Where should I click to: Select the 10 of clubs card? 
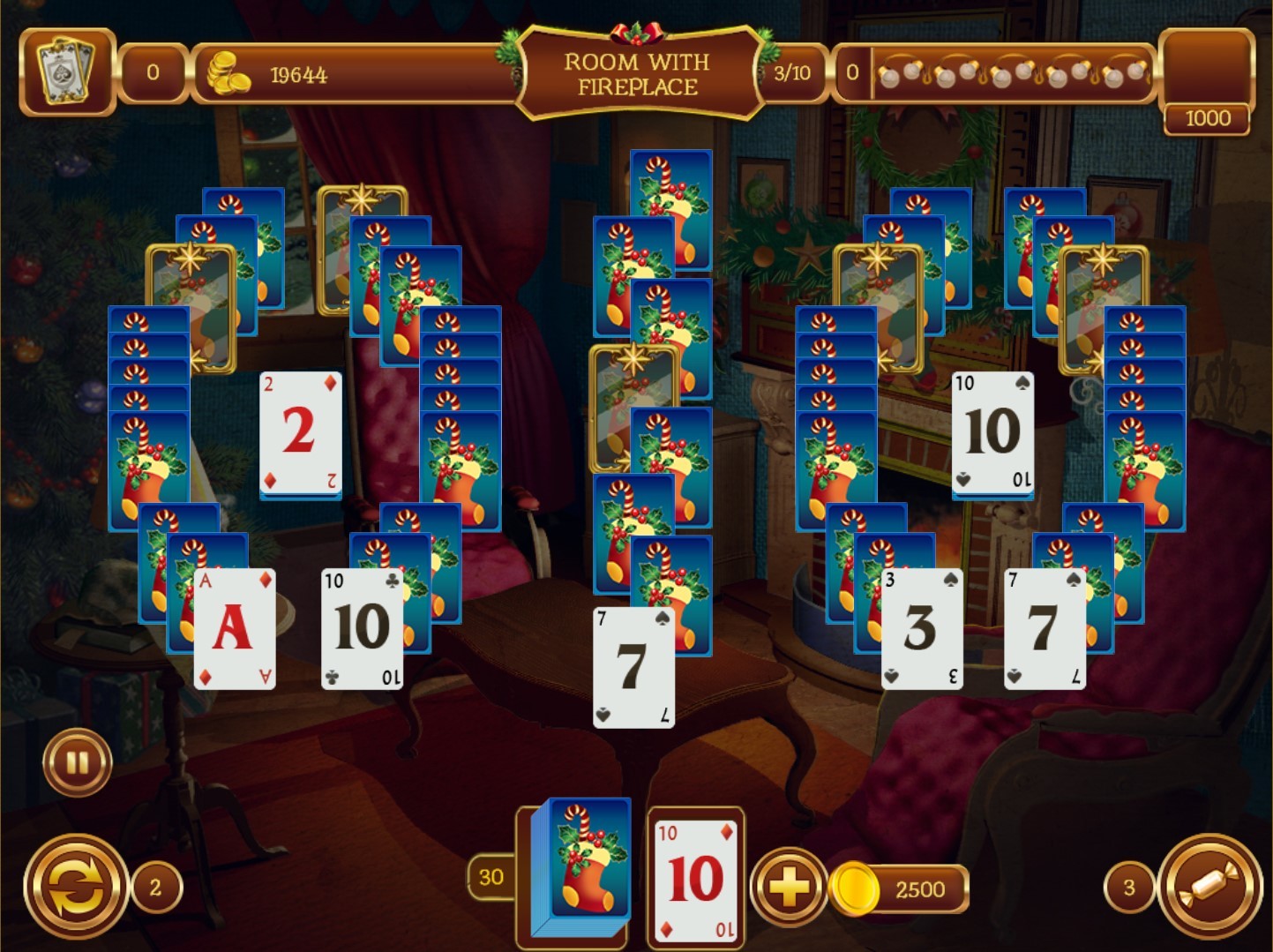[x=360, y=626]
